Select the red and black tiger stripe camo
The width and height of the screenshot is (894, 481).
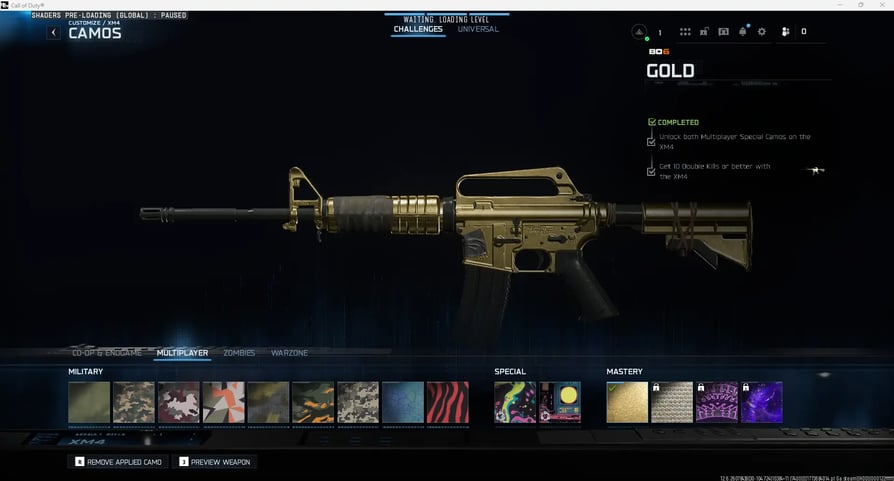447,402
